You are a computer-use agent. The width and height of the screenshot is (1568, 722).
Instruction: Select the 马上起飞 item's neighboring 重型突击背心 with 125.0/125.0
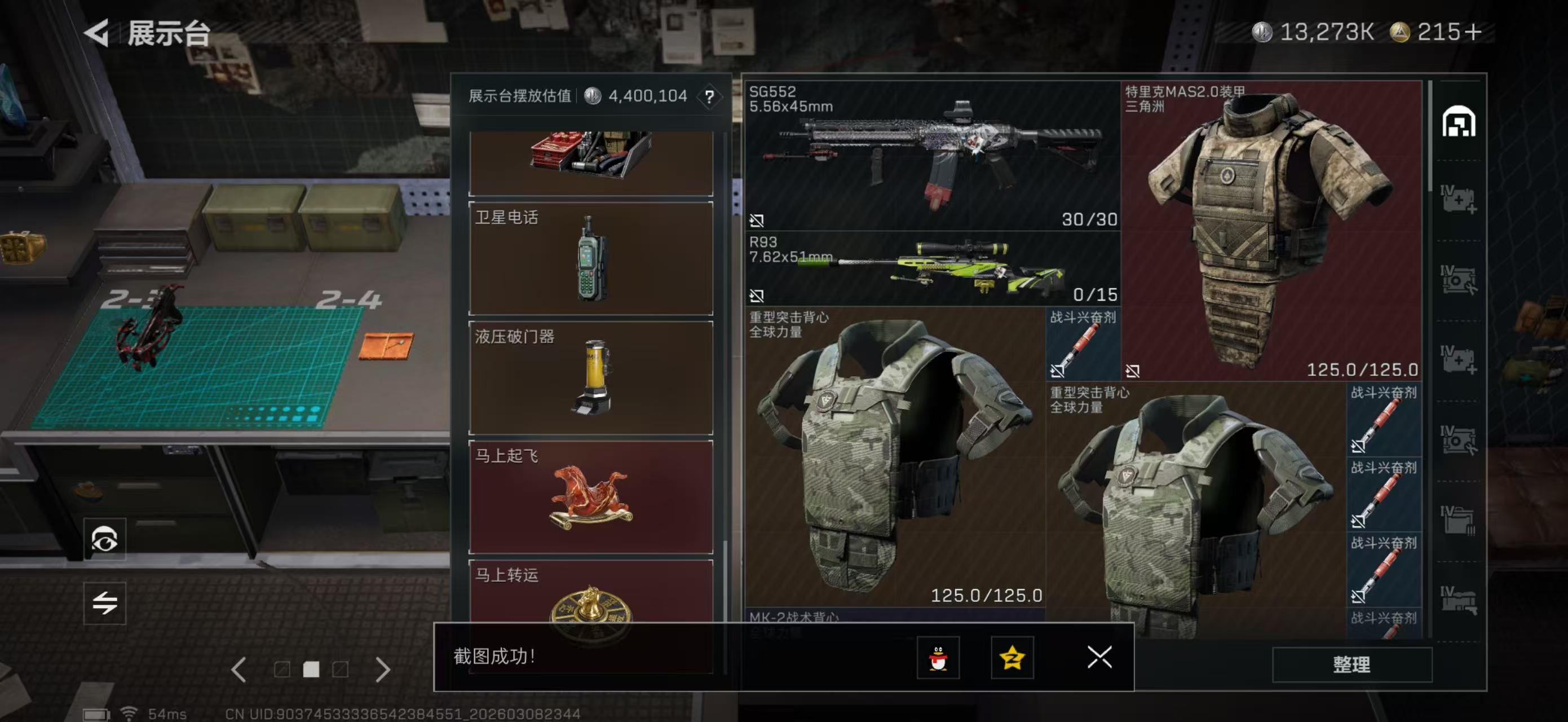(895, 456)
